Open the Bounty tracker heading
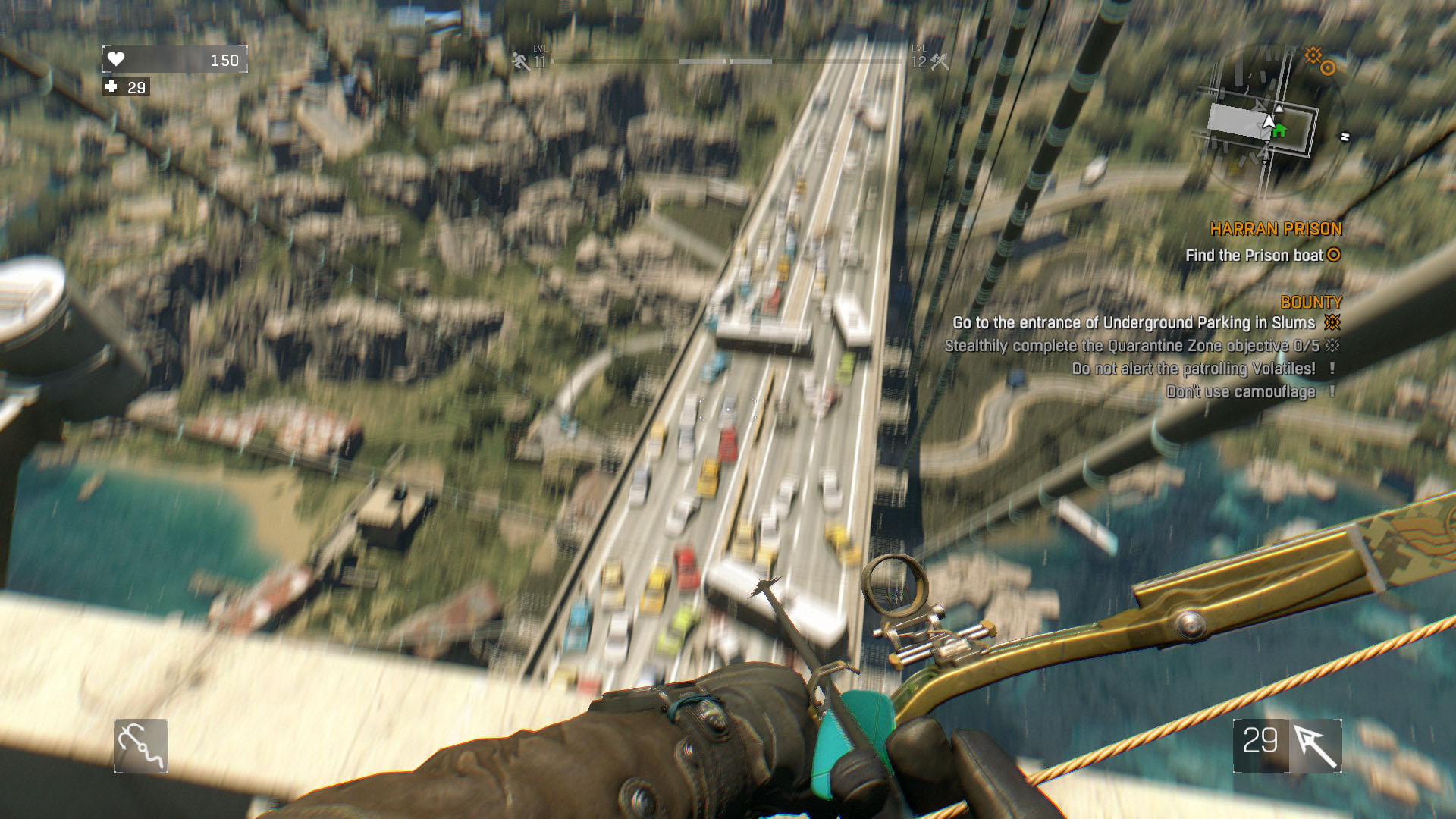 click(x=1310, y=302)
